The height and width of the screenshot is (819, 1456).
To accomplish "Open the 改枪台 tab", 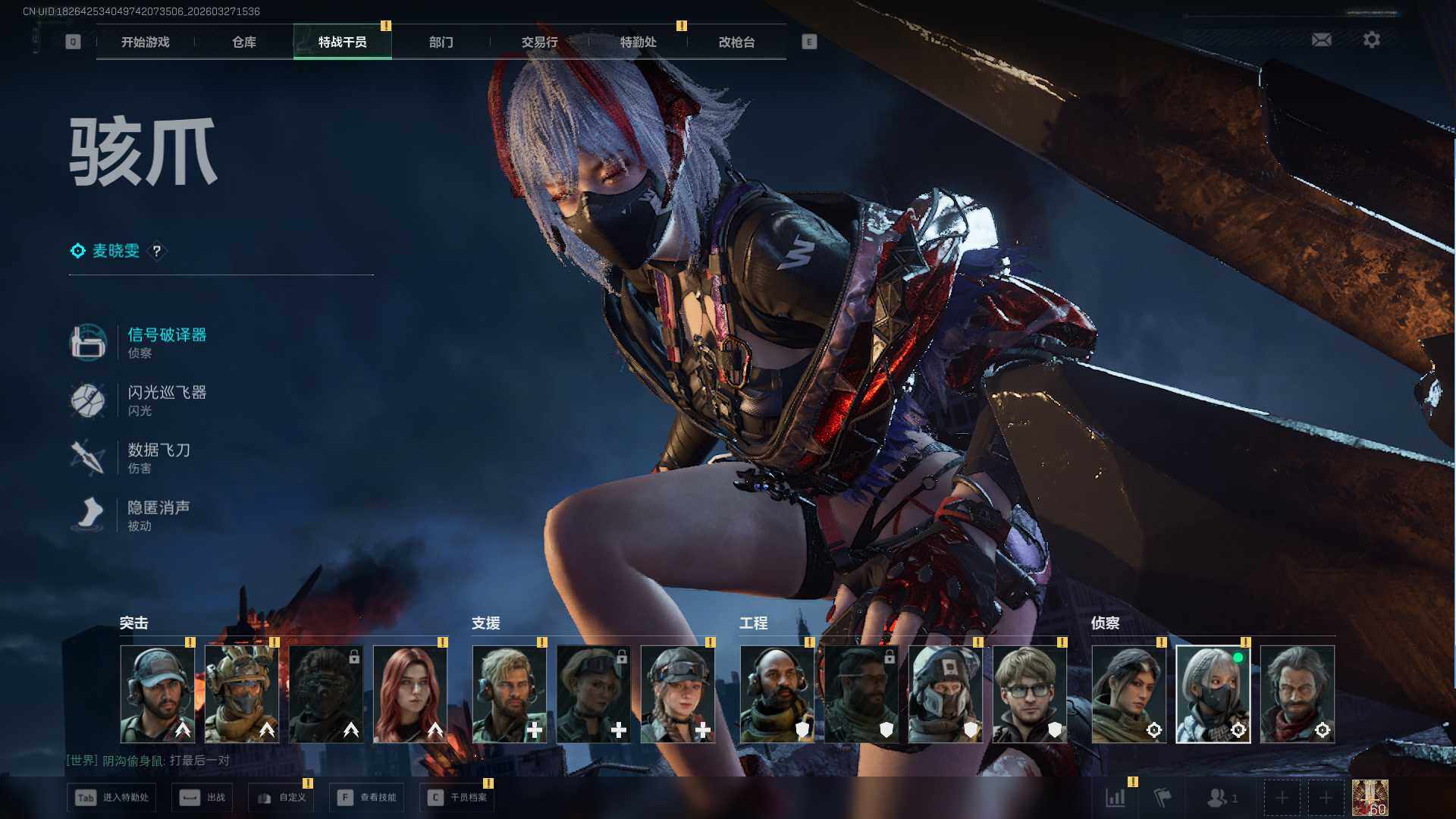I will tap(736, 42).
